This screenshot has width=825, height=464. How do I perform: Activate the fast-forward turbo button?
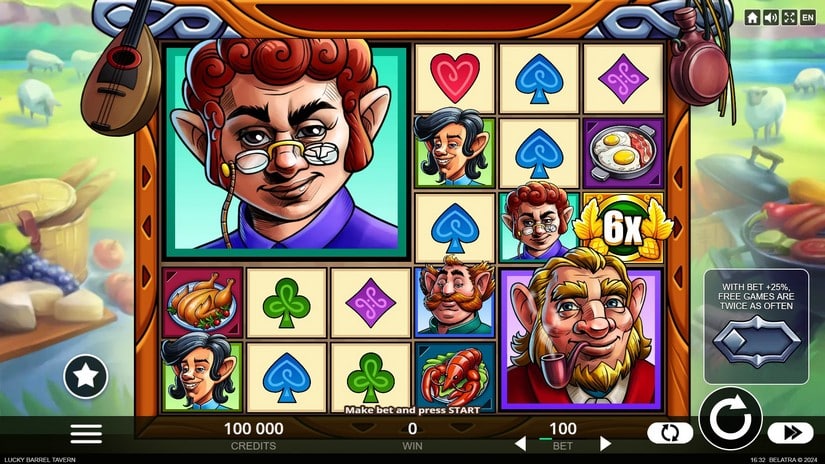click(791, 433)
